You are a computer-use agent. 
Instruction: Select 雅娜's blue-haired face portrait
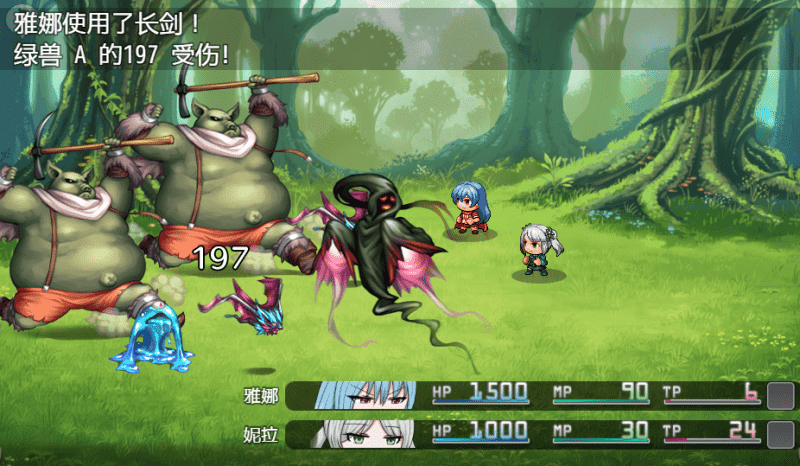(366, 396)
